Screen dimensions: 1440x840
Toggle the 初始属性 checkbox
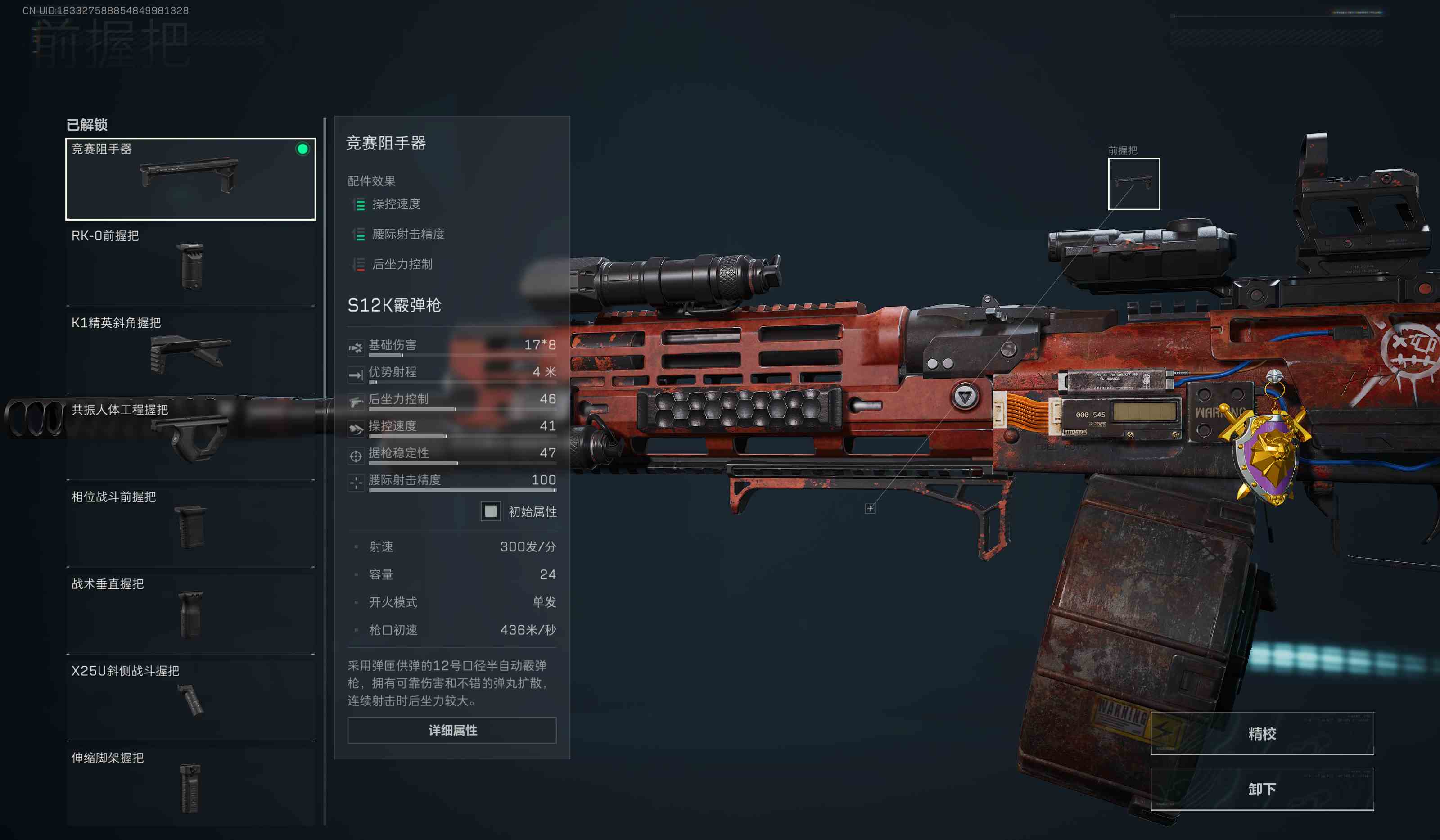coord(490,511)
